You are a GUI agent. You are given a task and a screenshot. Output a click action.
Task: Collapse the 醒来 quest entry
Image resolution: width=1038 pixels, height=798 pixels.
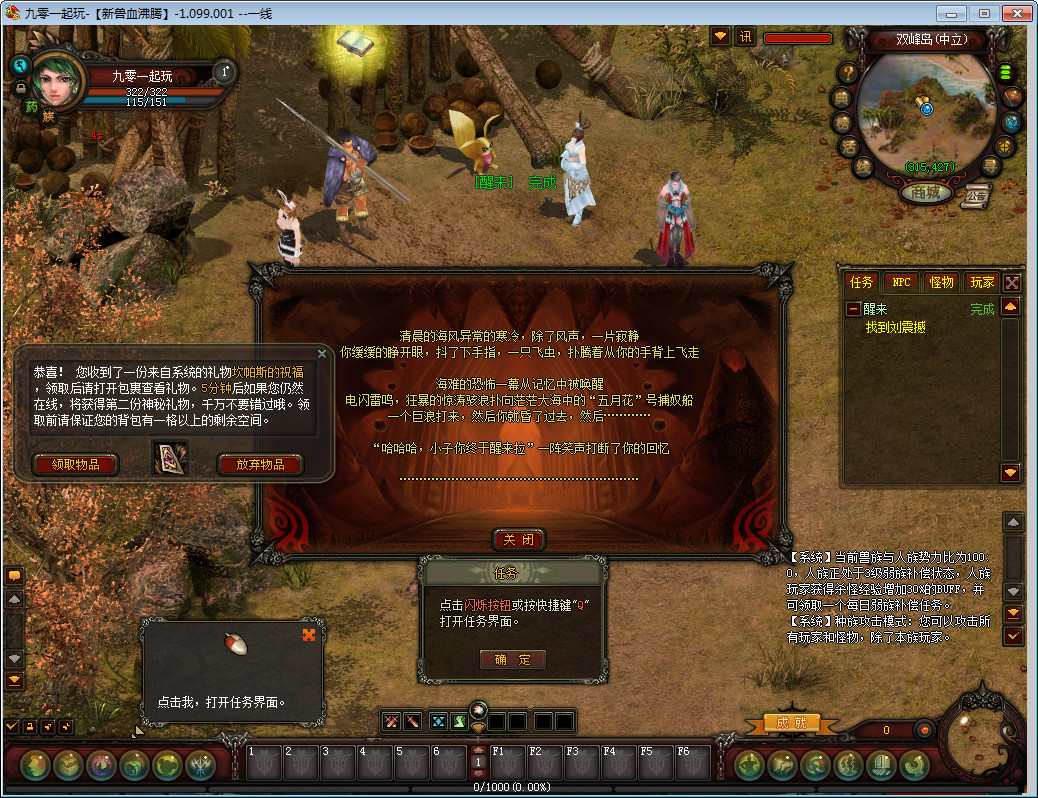(x=853, y=310)
